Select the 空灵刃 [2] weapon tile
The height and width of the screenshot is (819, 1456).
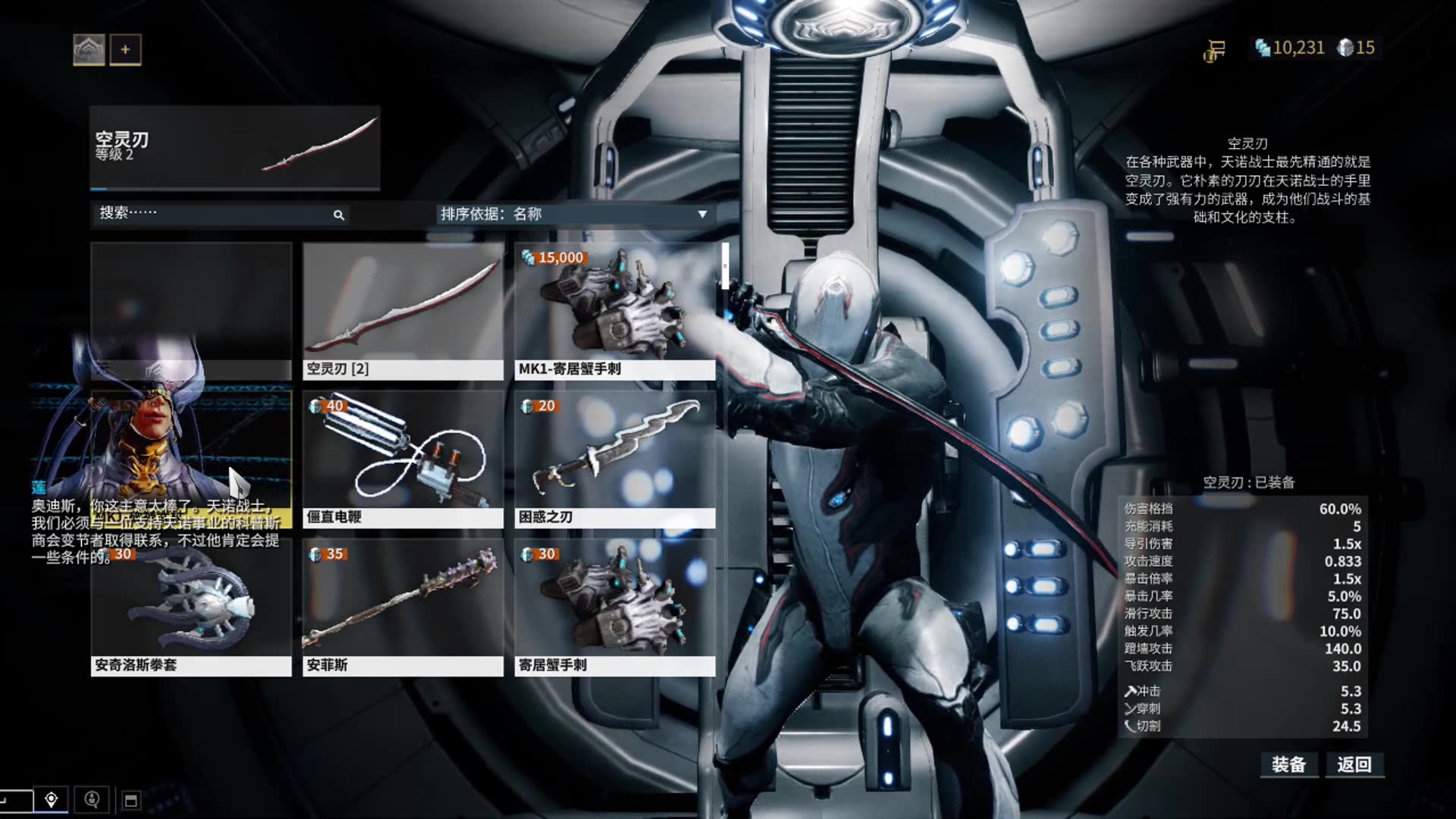point(403,311)
